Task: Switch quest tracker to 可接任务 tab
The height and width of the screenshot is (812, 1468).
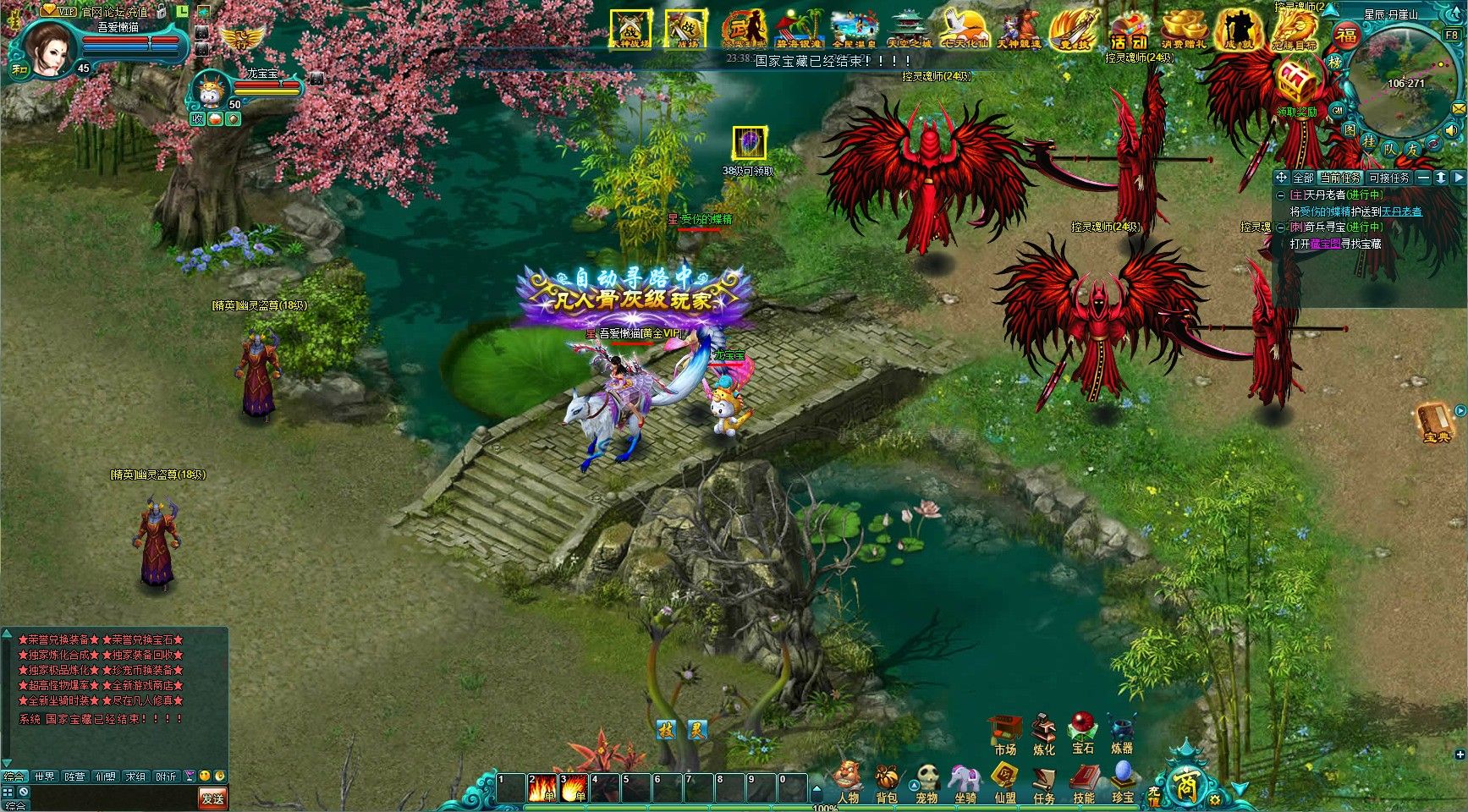Action: [x=1388, y=178]
